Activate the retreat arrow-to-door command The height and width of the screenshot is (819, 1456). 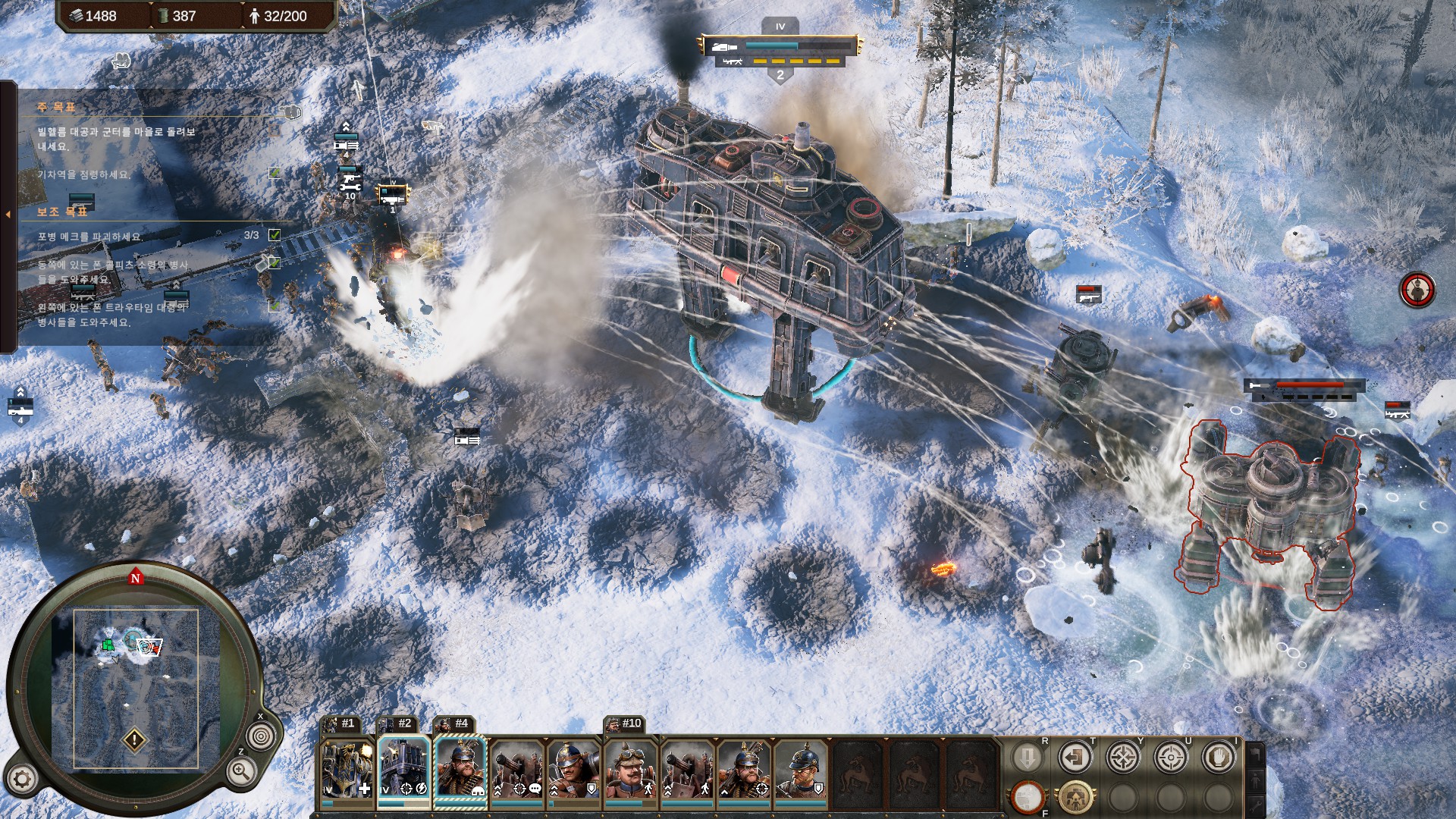click(1075, 758)
